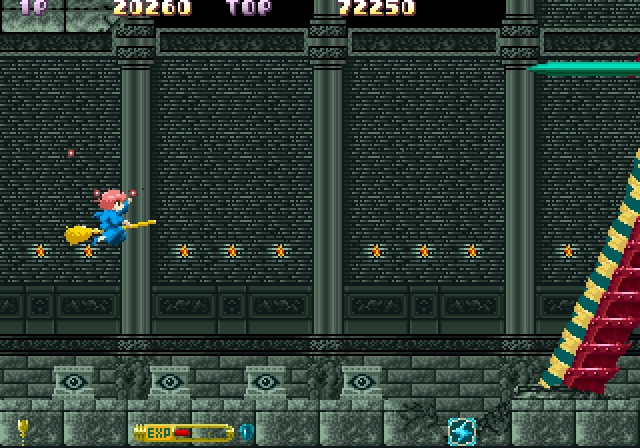The image size is (640, 448).
Task: Click the blue gem beside EXP bar
Action: pyautogui.click(x=245, y=432)
